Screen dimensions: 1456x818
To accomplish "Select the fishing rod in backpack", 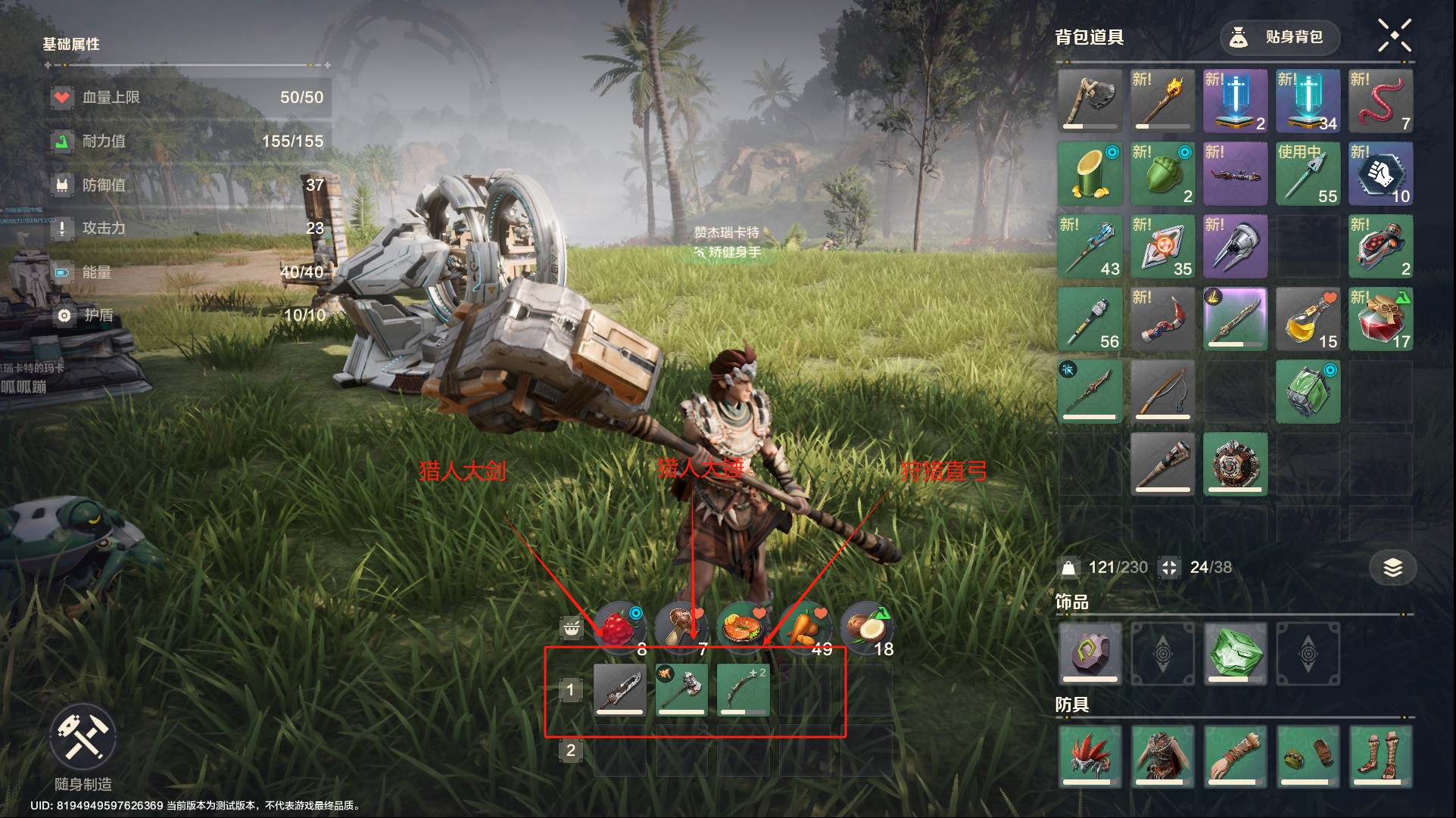I will point(1162,391).
